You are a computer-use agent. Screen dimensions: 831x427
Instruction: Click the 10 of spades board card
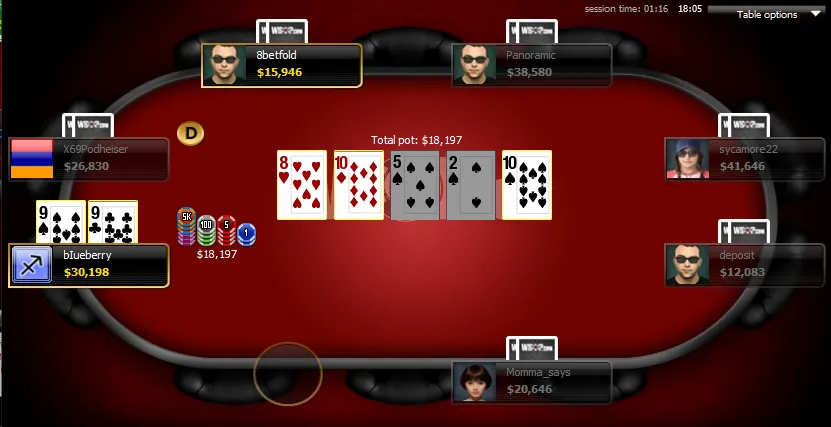526,185
